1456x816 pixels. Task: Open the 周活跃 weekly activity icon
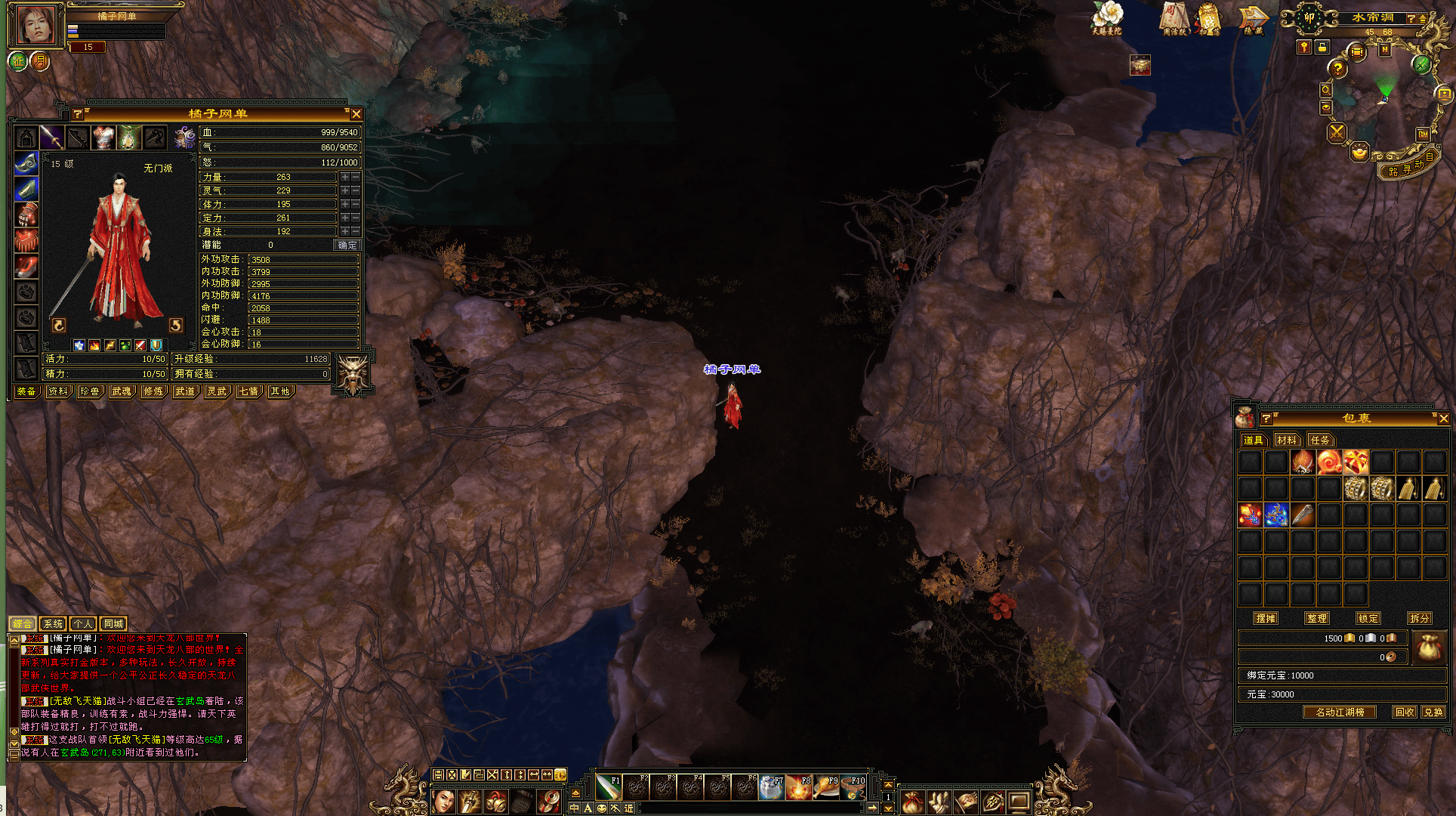1175,19
